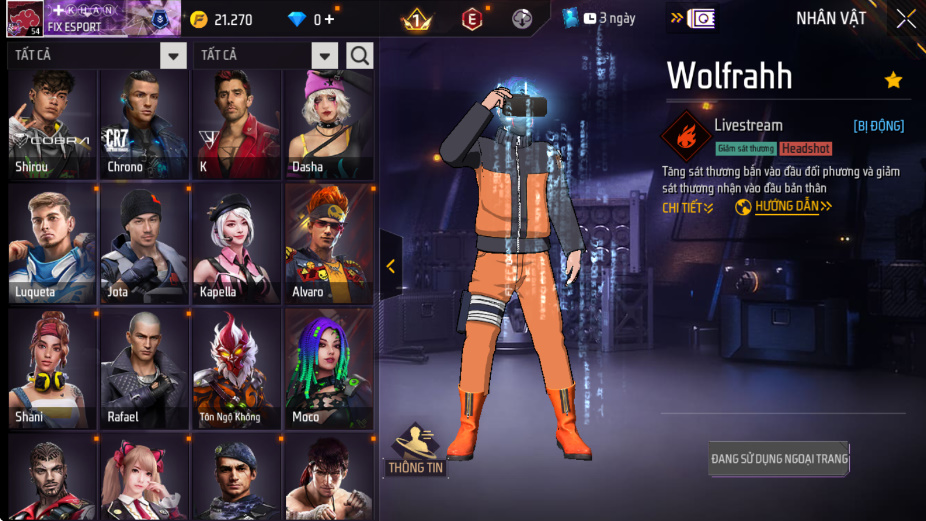Open the character search magnifier

tap(360, 55)
